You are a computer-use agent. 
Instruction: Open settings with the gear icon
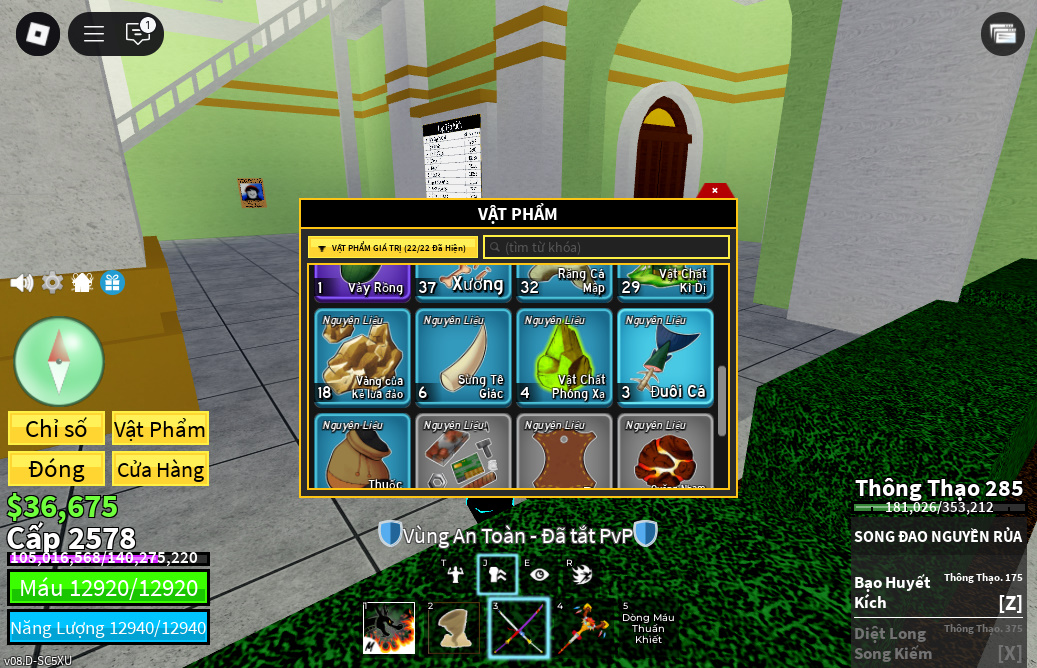[x=52, y=283]
